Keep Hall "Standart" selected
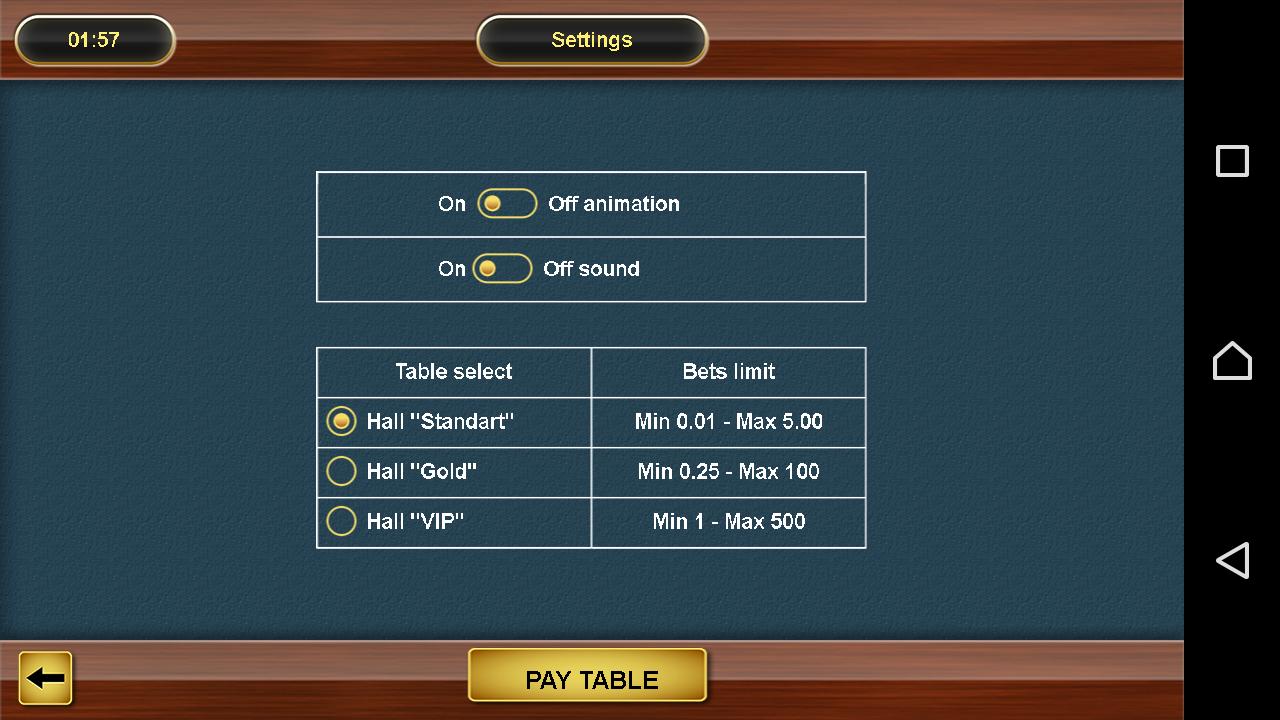Viewport: 1280px width, 720px height. [341, 421]
